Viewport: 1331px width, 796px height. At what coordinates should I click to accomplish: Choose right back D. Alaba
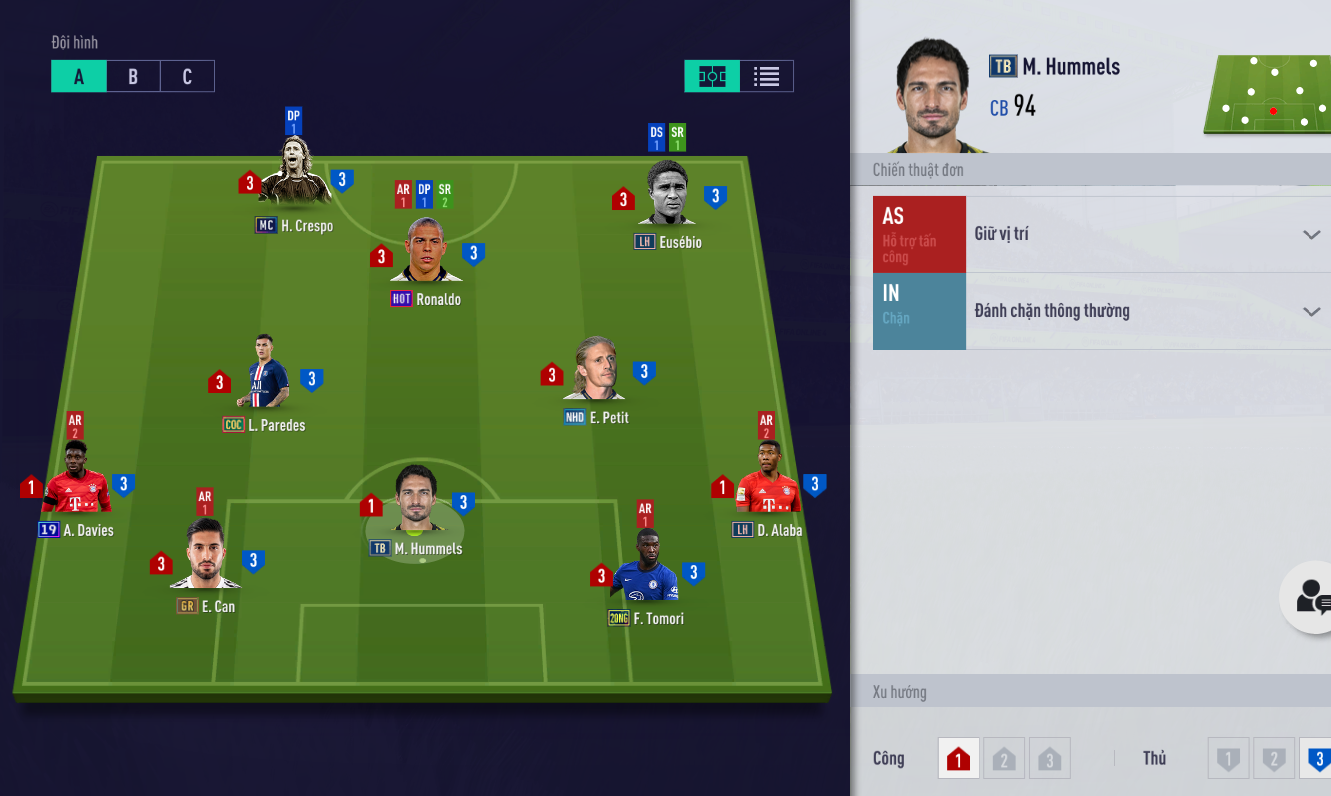point(768,481)
